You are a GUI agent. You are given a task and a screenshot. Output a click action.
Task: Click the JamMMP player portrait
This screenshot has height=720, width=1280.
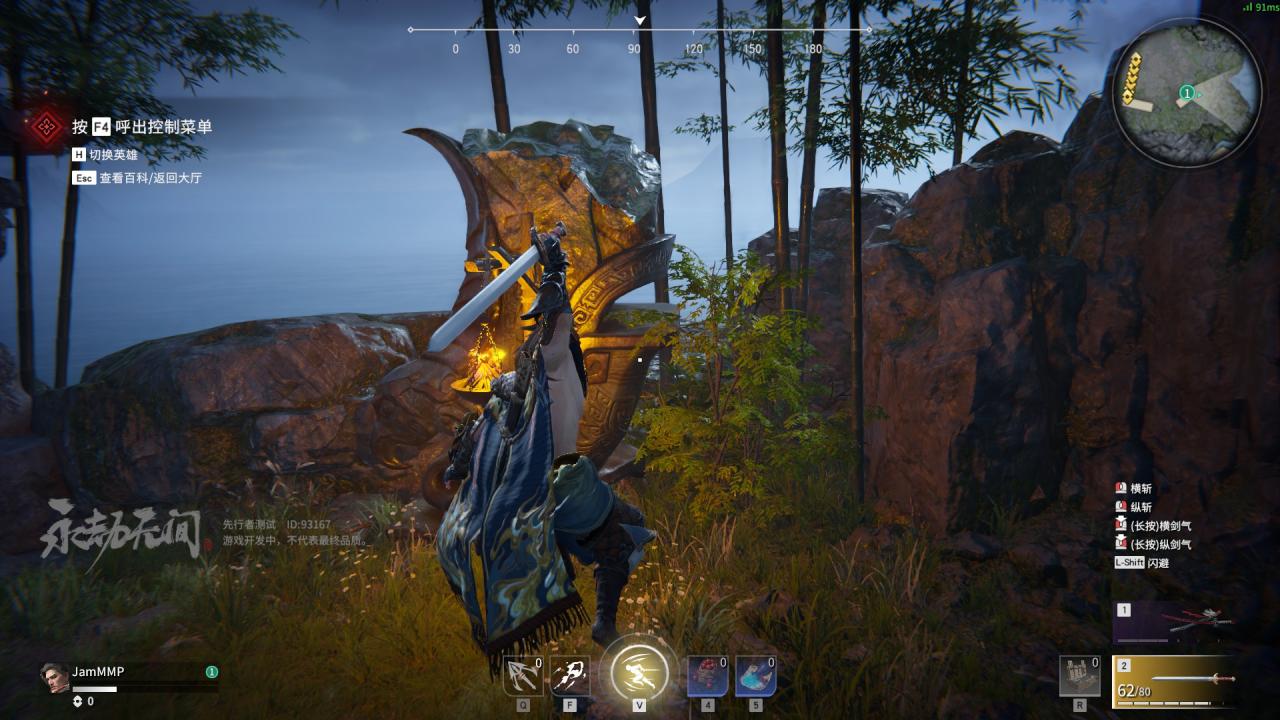coord(54,677)
